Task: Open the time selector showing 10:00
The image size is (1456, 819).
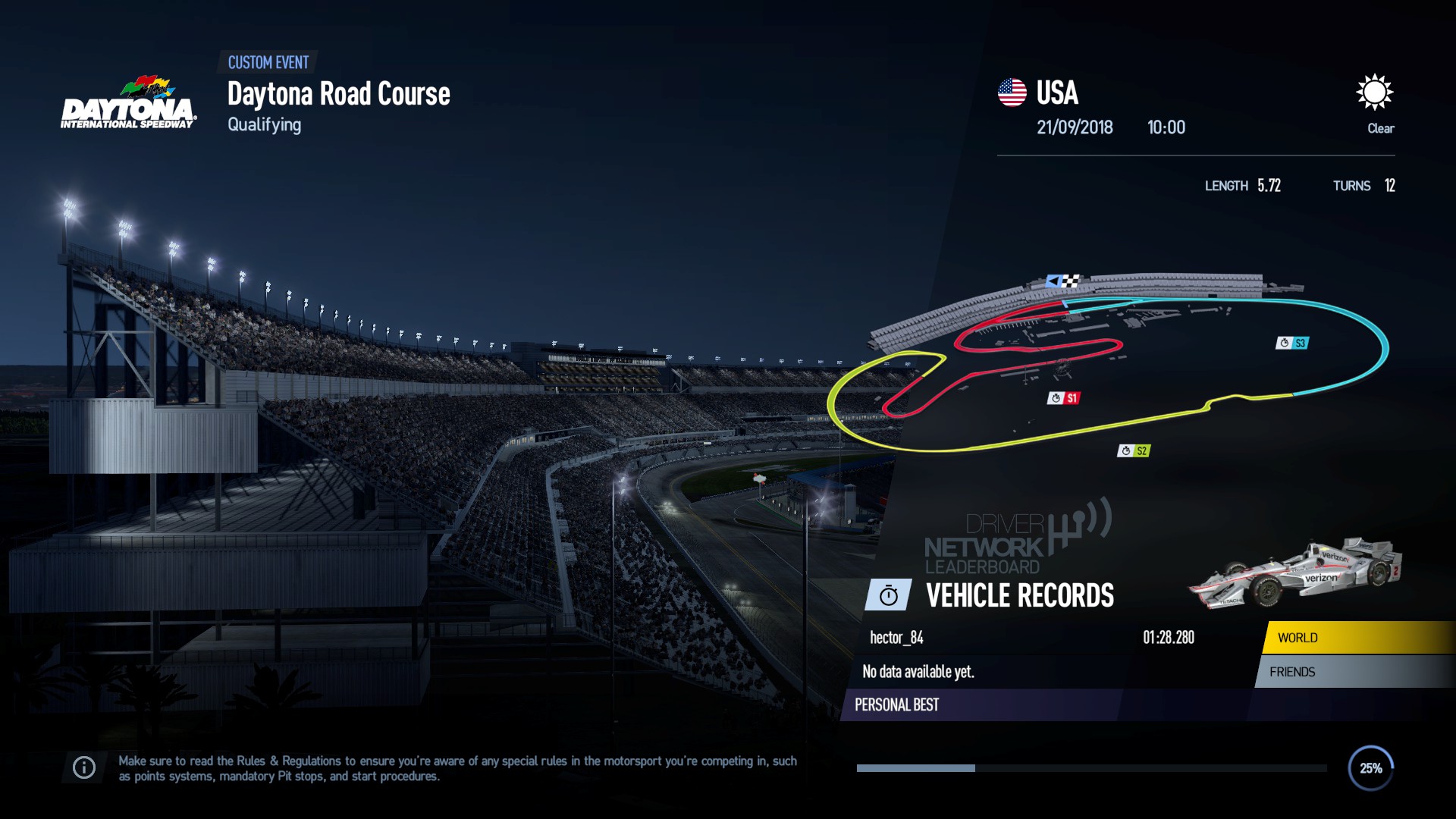Action: tap(1167, 127)
